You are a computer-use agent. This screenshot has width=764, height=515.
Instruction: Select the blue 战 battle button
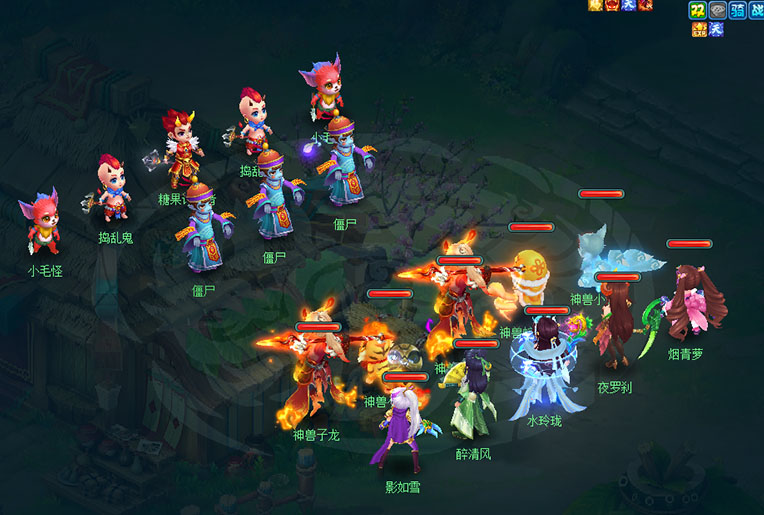pyautogui.click(x=755, y=10)
